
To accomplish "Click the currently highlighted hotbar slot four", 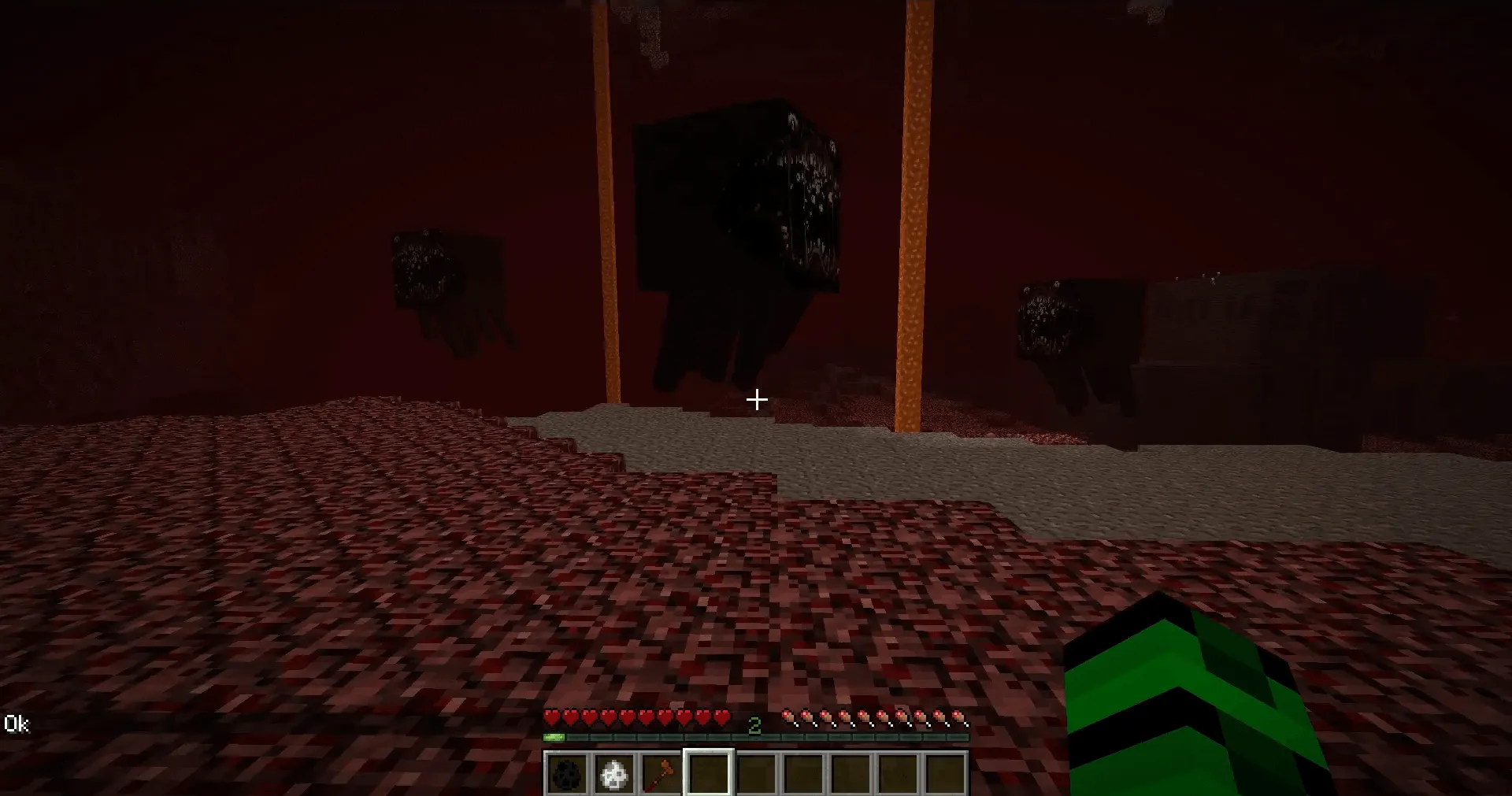I will (x=709, y=775).
